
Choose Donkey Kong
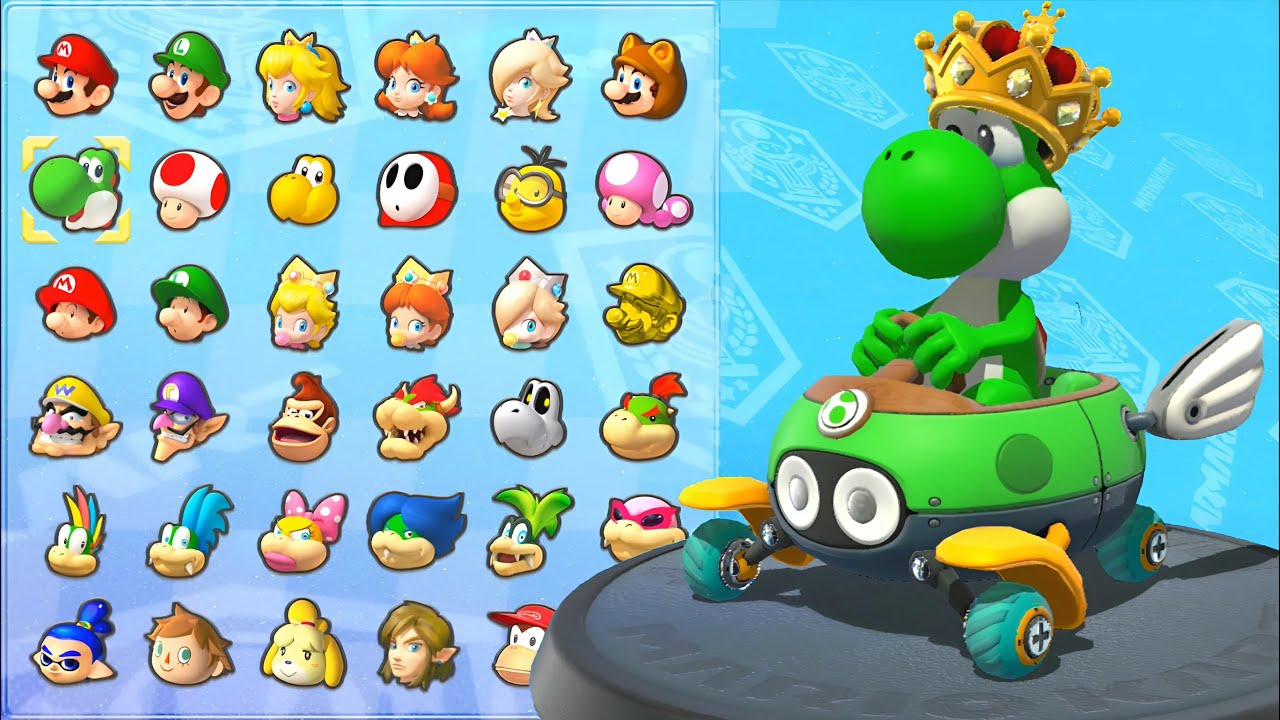303,417
